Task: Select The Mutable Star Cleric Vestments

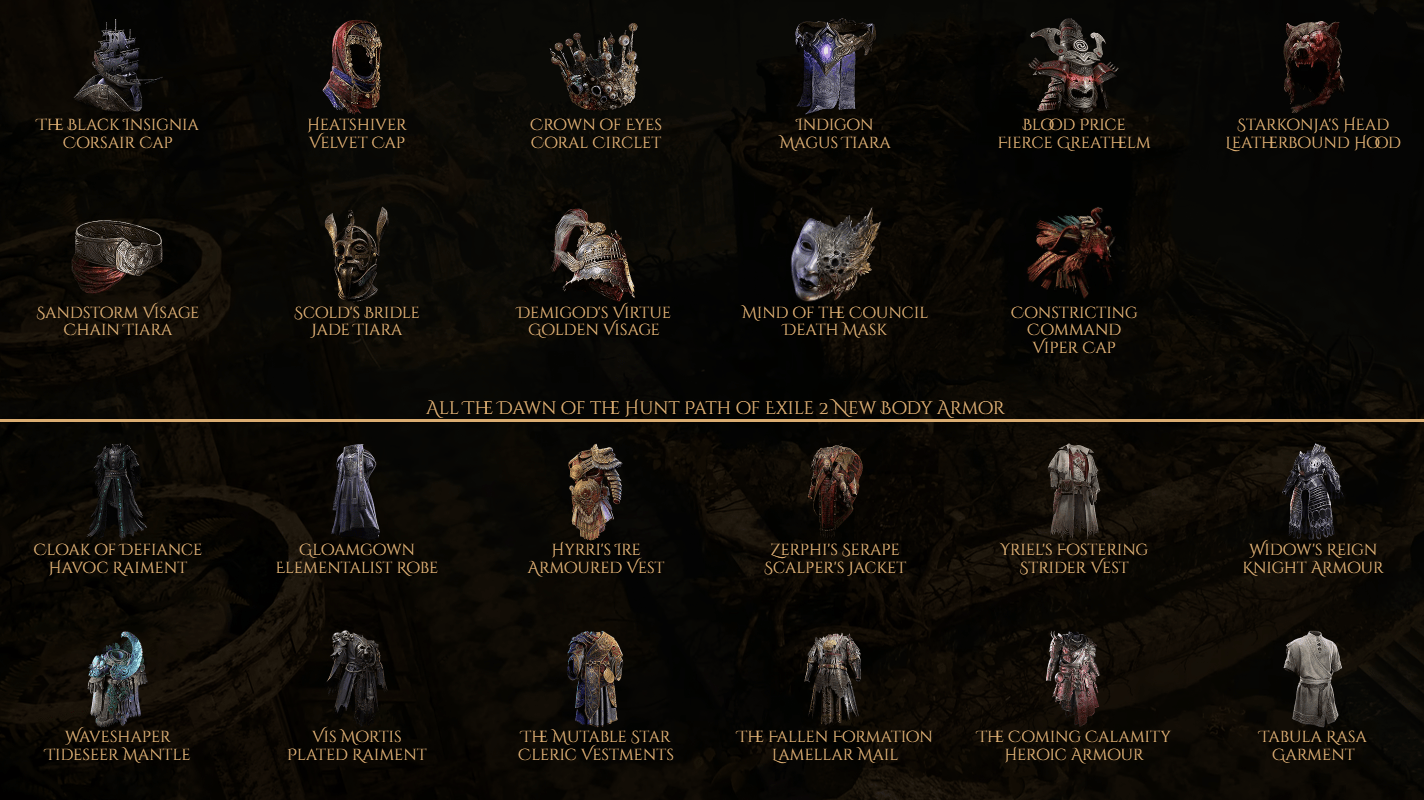Action: tap(596, 679)
